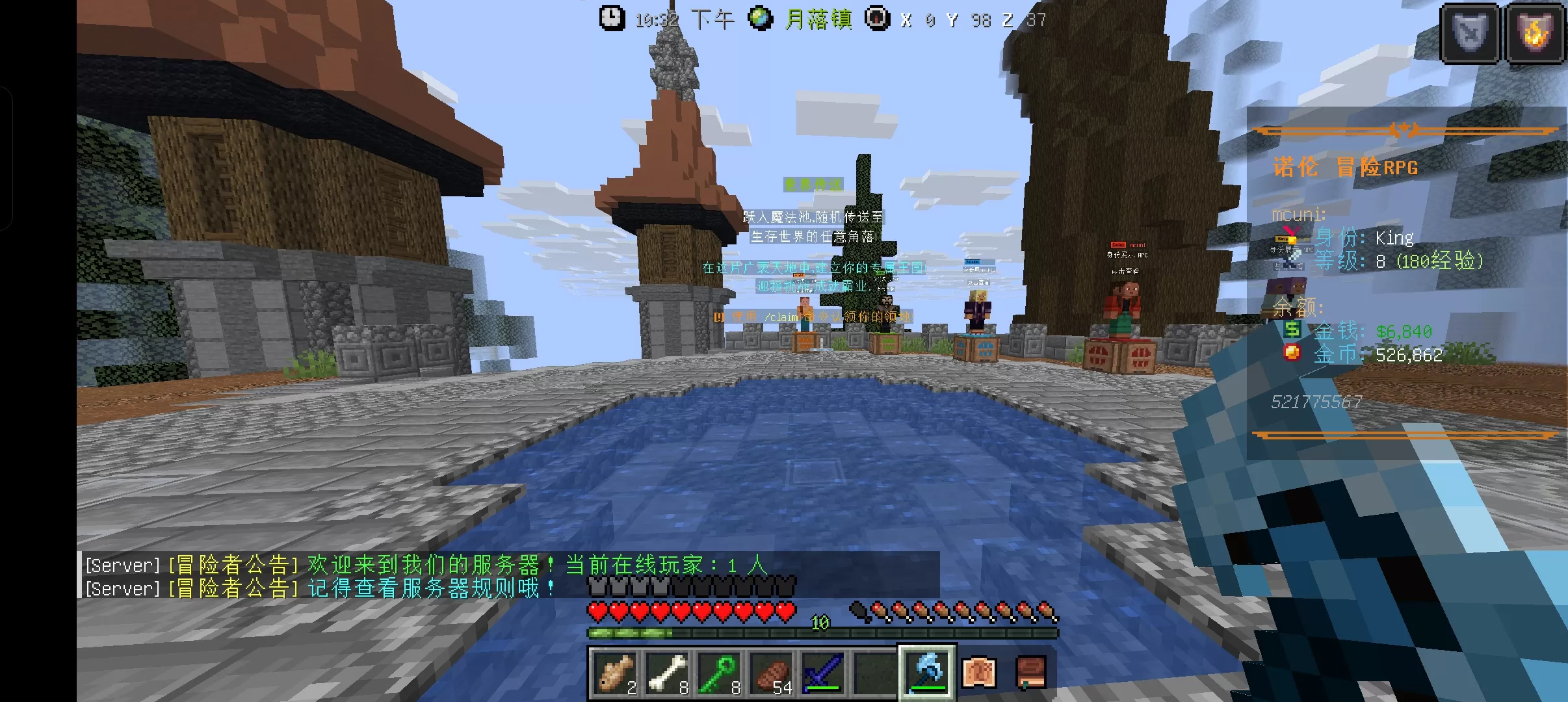The height and width of the screenshot is (702, 1568).
Task: Select the bone stack in the hotbar
Action: tap(667, 673)
